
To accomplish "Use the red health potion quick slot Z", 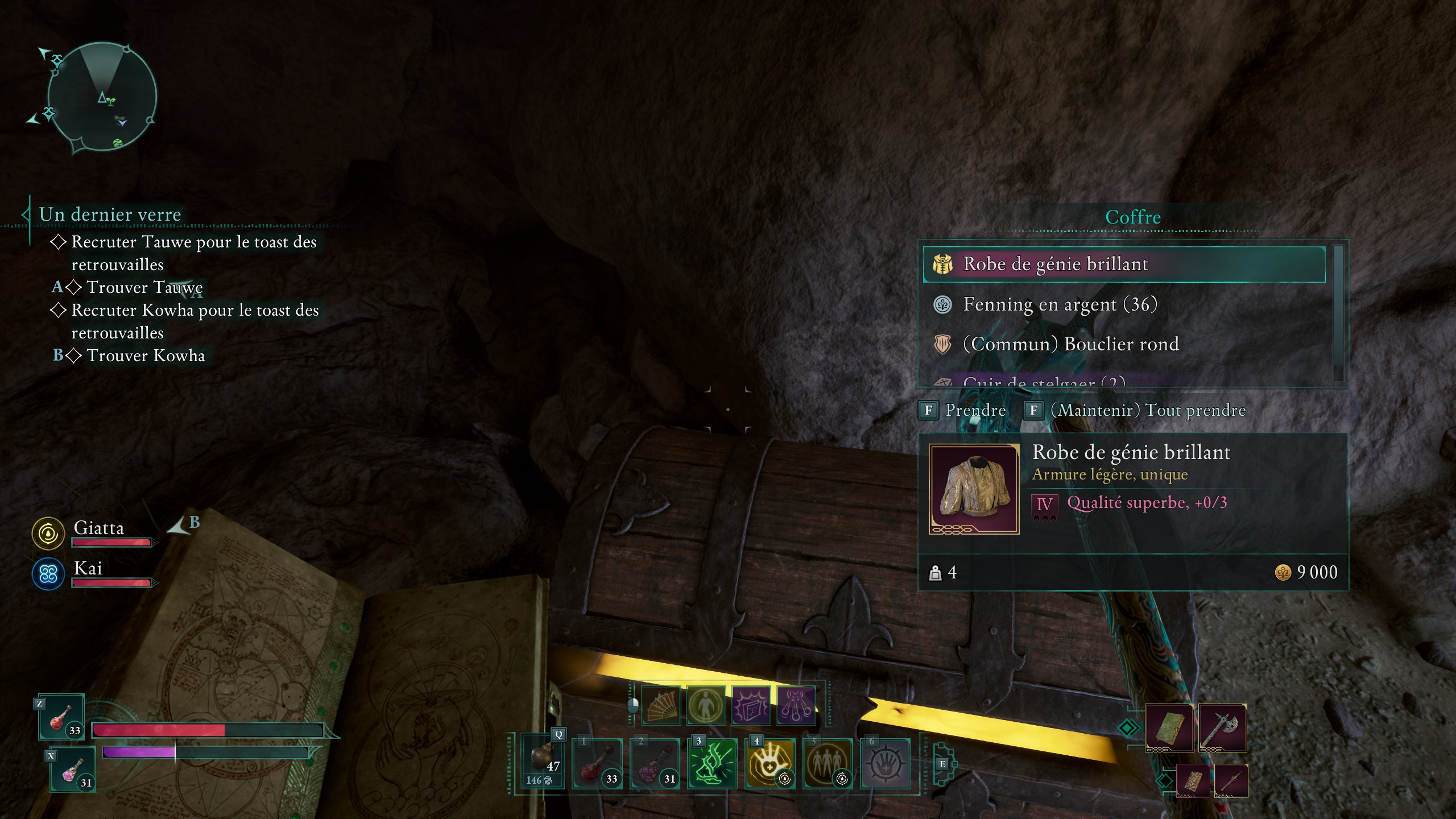I will point(61,717).
